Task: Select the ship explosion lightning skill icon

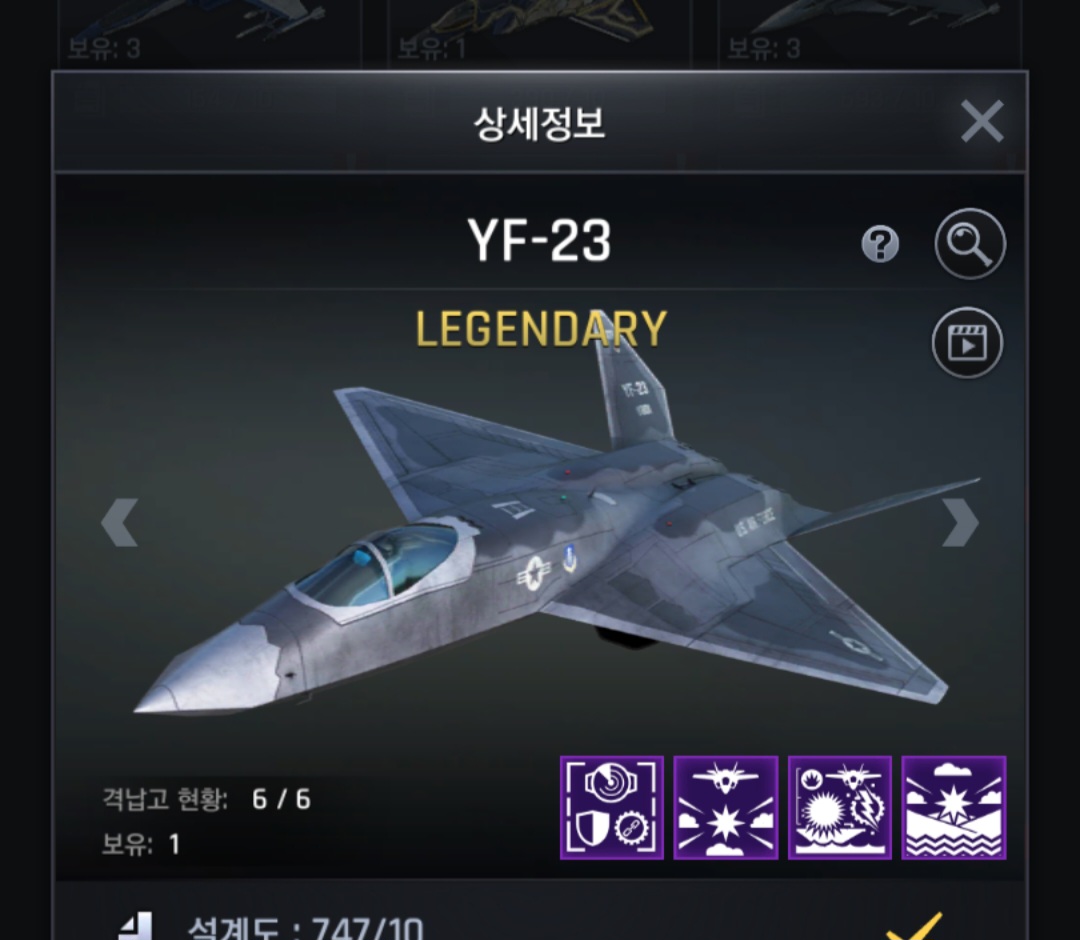Action: (x=840, y=808)
